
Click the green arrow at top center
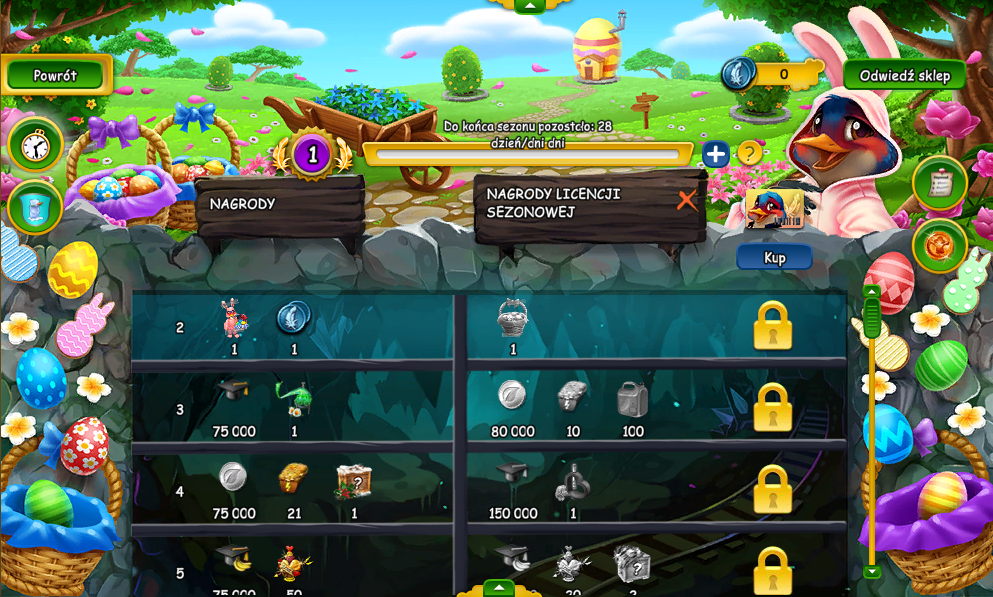pyautogui.click(x=528, y=6)
